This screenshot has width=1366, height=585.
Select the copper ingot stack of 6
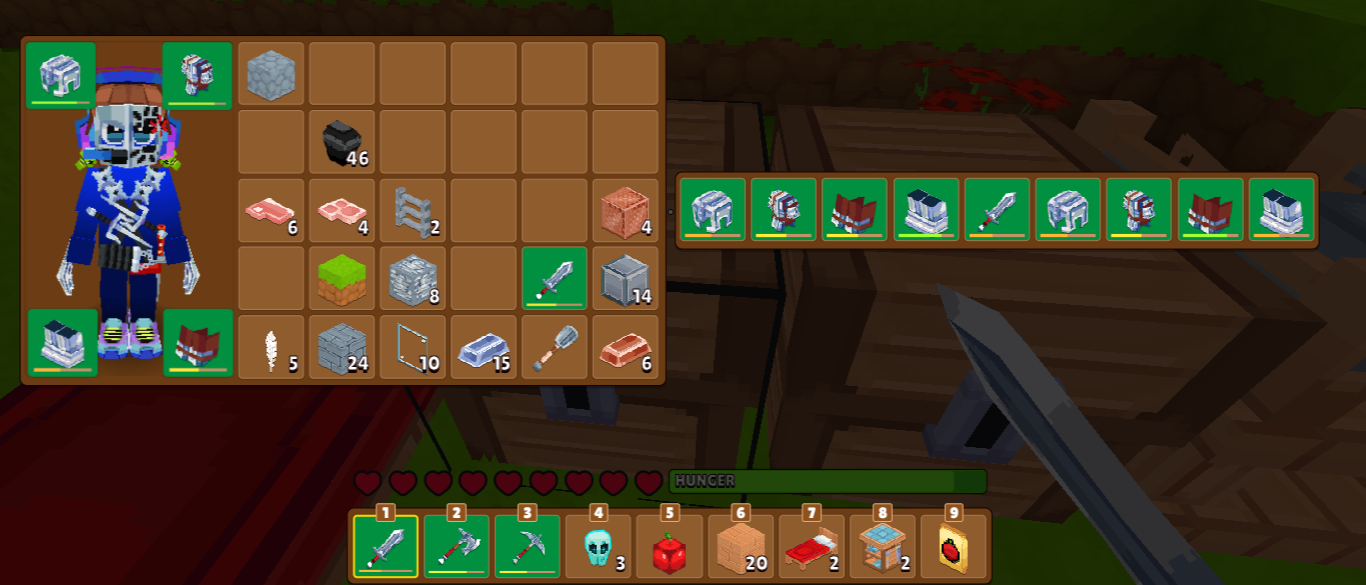pyautogui.click(x=625, y=347)
